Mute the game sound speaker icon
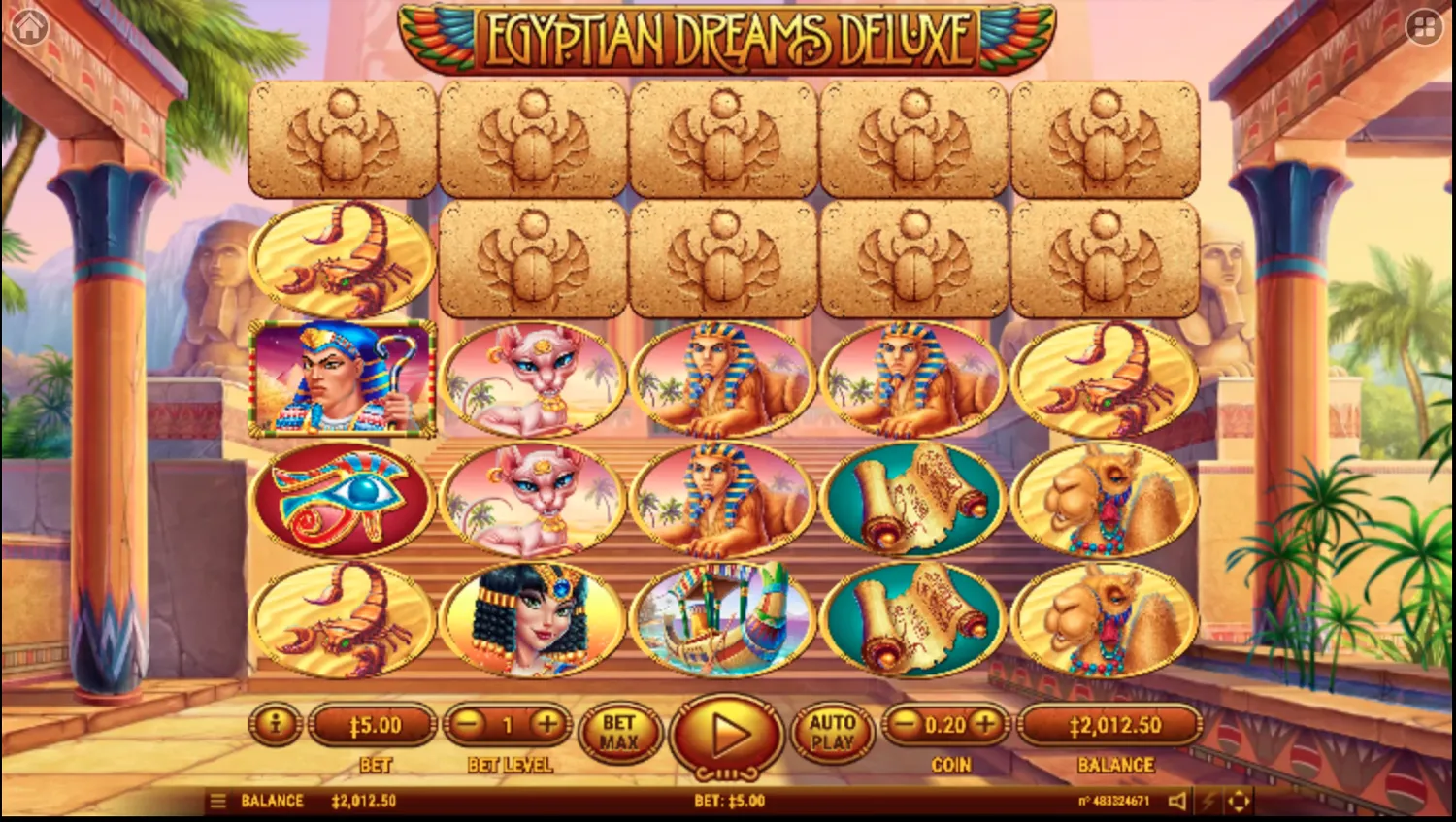Screen dimensions: 1456x822 1177,801
